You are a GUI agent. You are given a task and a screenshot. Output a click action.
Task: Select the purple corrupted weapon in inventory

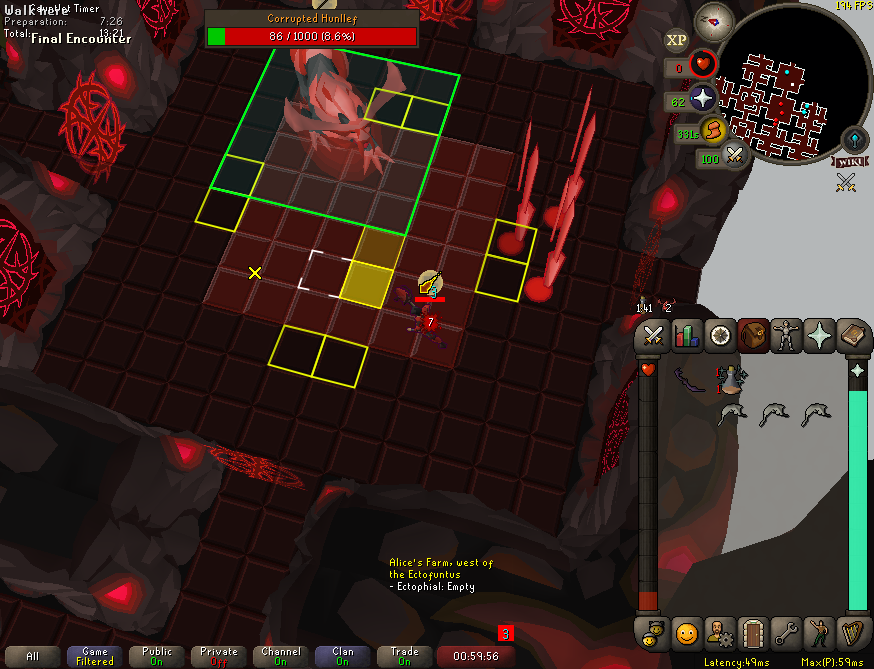point(688,379)
